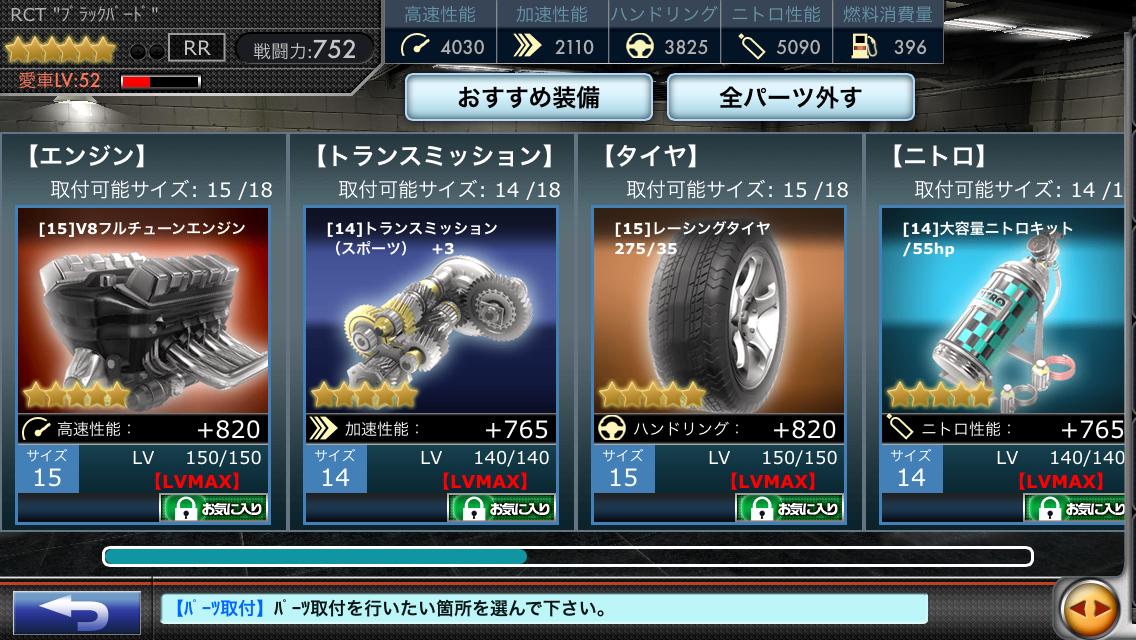Choose 全パーツ外す to remove all parts
The image size is (1136, 640).
(790, 98)
